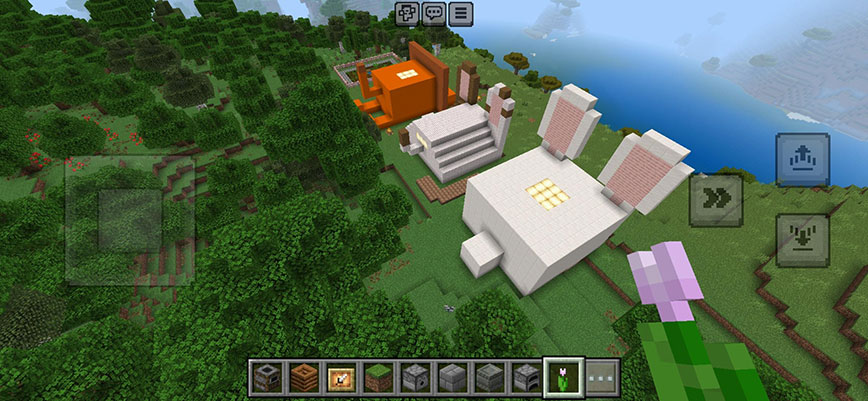Open the pause menu with three lines
The image size is (868, 401).
(x=460, y=13)
